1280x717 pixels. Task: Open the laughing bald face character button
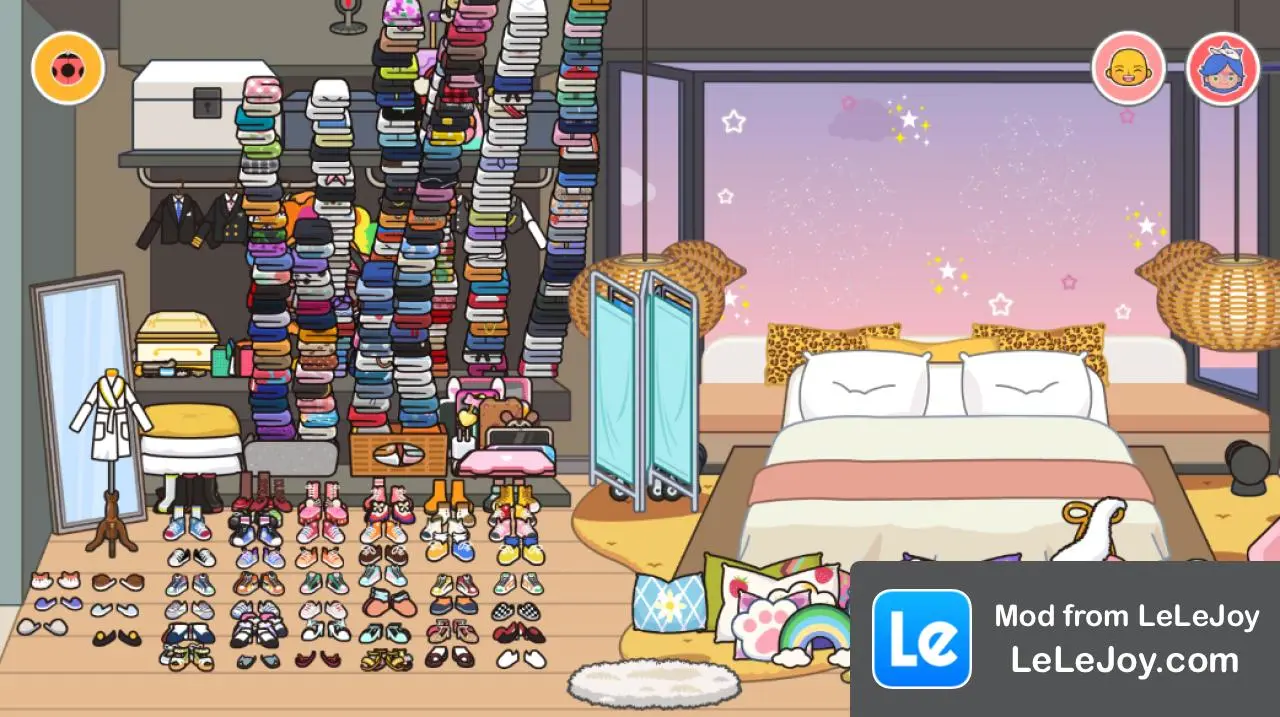[1128, 68]
